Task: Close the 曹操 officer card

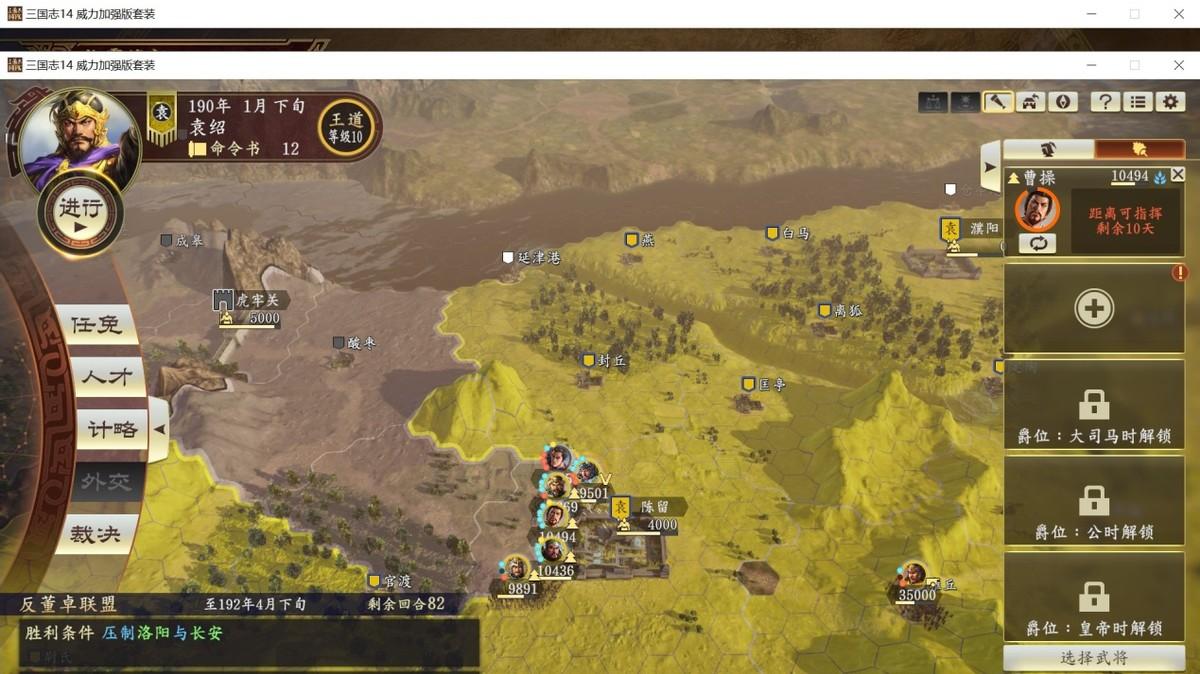Action: pos(1177,175)
